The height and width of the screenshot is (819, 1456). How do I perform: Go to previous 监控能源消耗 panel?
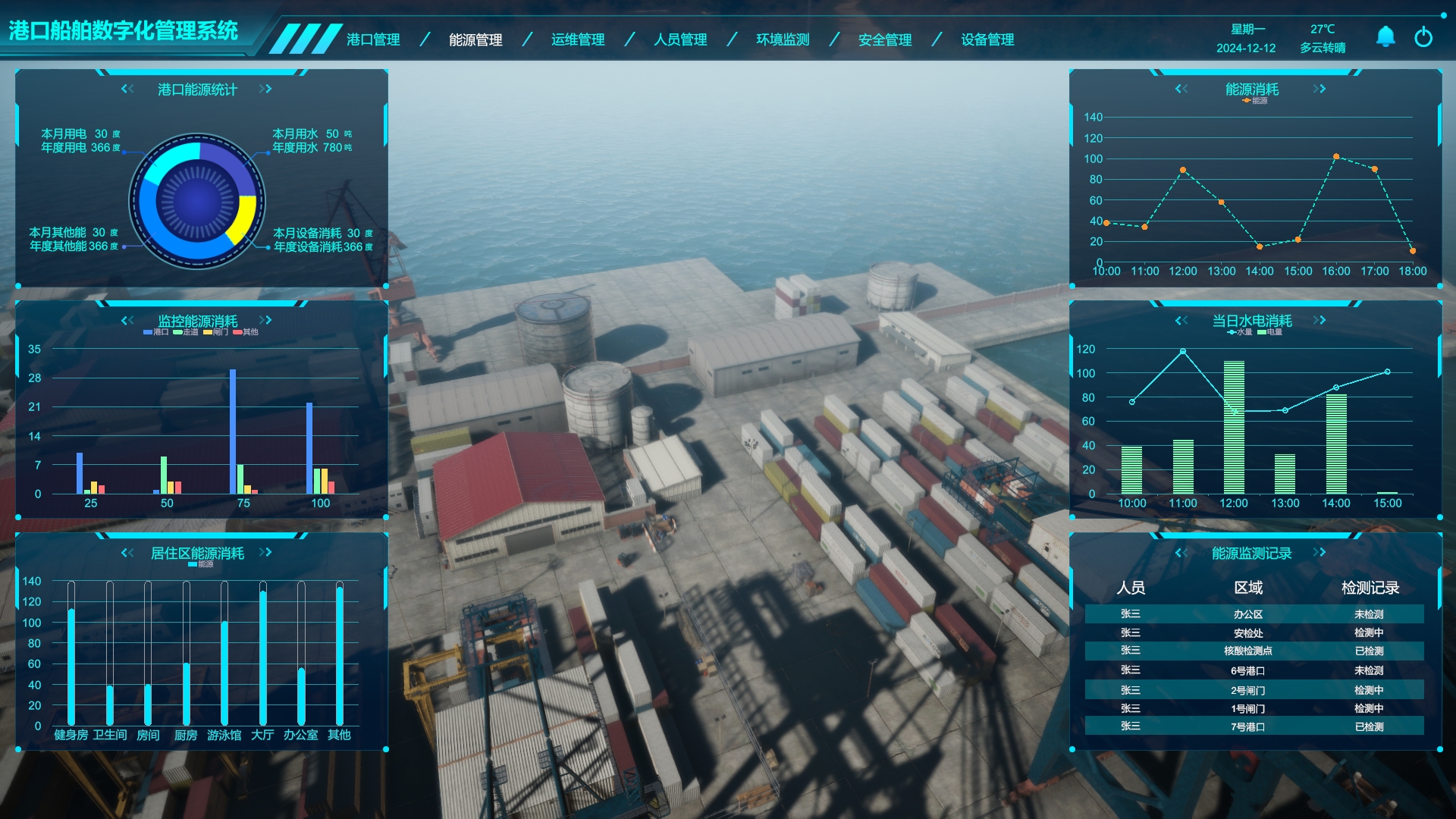click(x=127, y=320)
